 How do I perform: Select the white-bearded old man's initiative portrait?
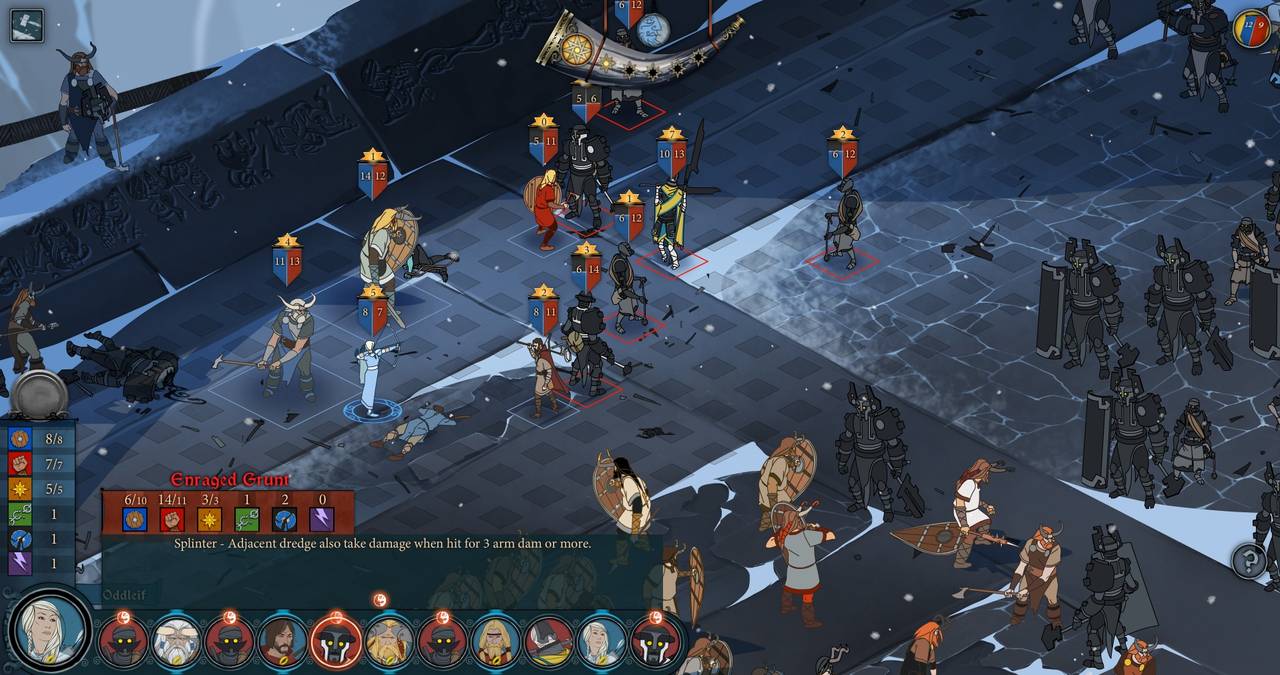coord(176,642)
